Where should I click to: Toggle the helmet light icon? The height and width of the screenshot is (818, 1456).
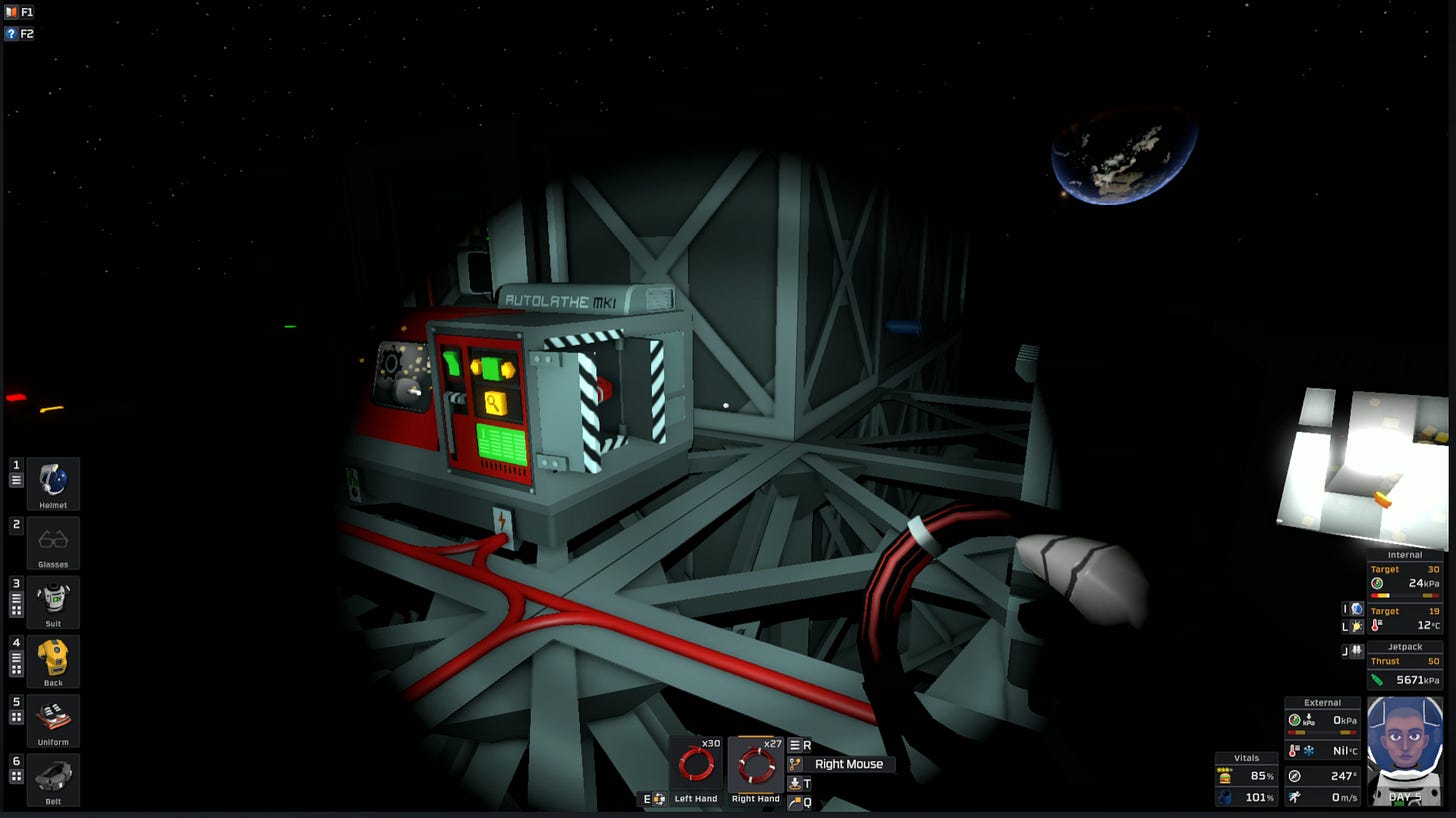tap(1356, 627)
